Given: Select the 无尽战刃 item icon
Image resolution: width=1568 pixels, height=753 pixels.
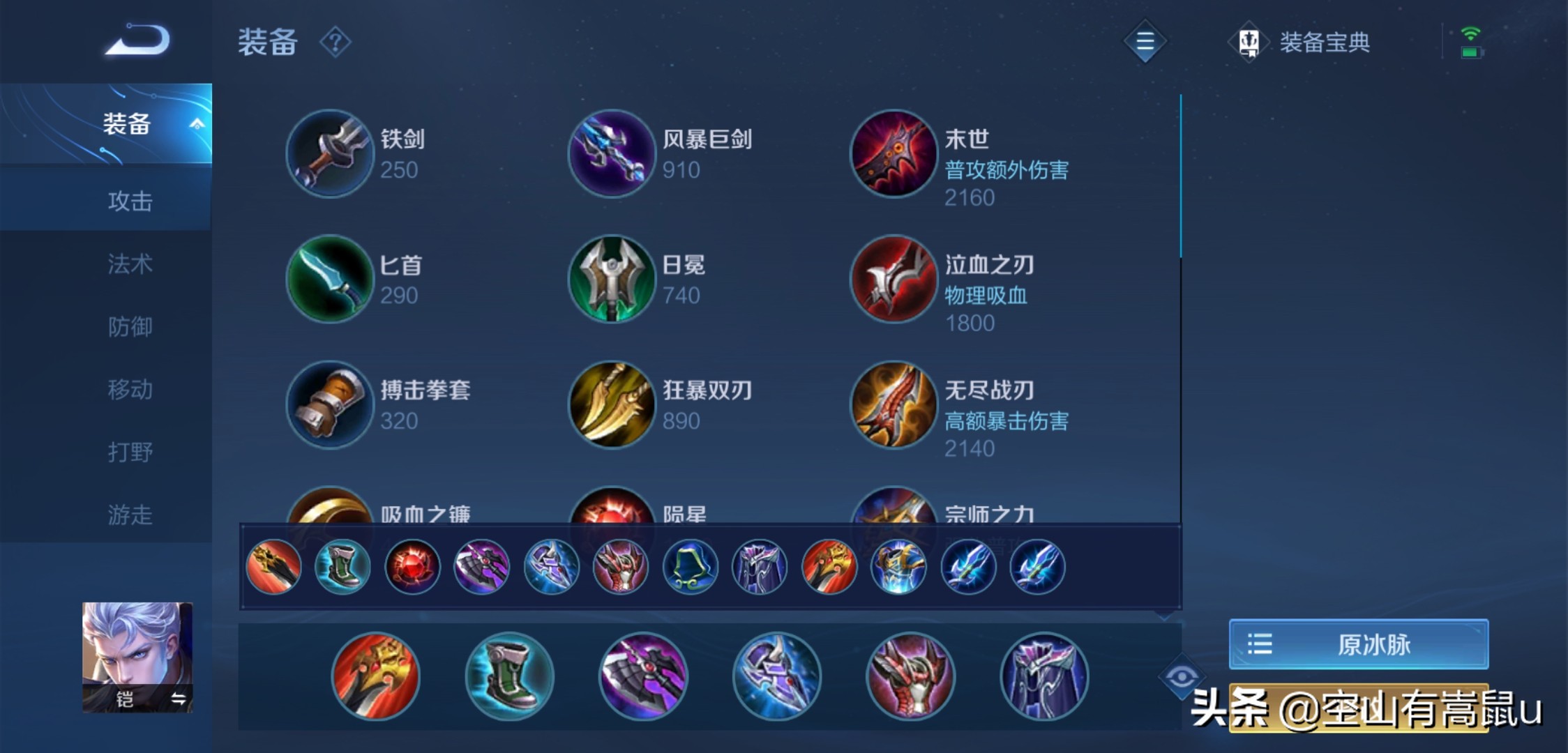Looking at the screenshot, I should [x=894, y=404].
